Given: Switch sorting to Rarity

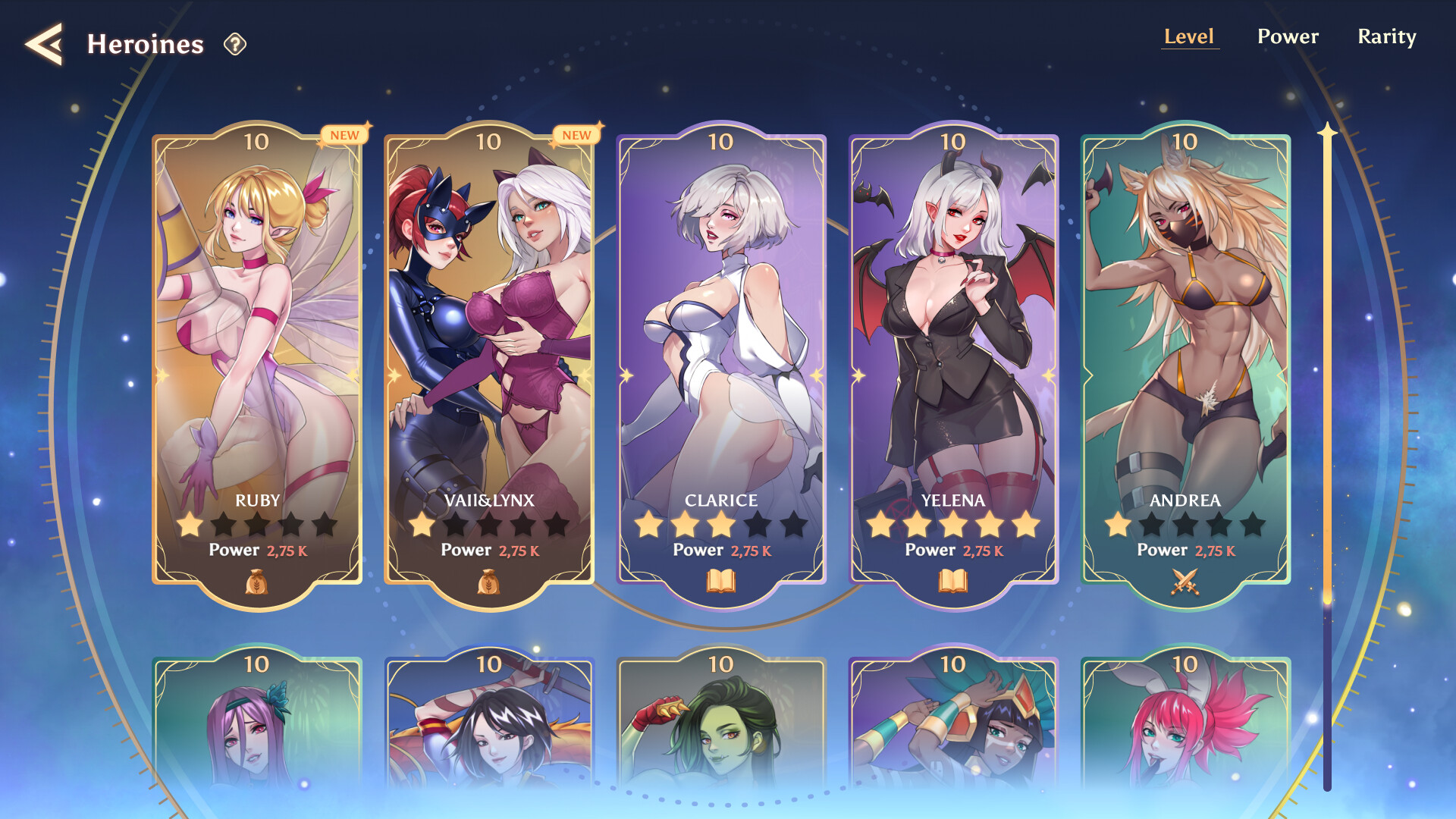Looking at the screenshot, I should pos(1388,36).
